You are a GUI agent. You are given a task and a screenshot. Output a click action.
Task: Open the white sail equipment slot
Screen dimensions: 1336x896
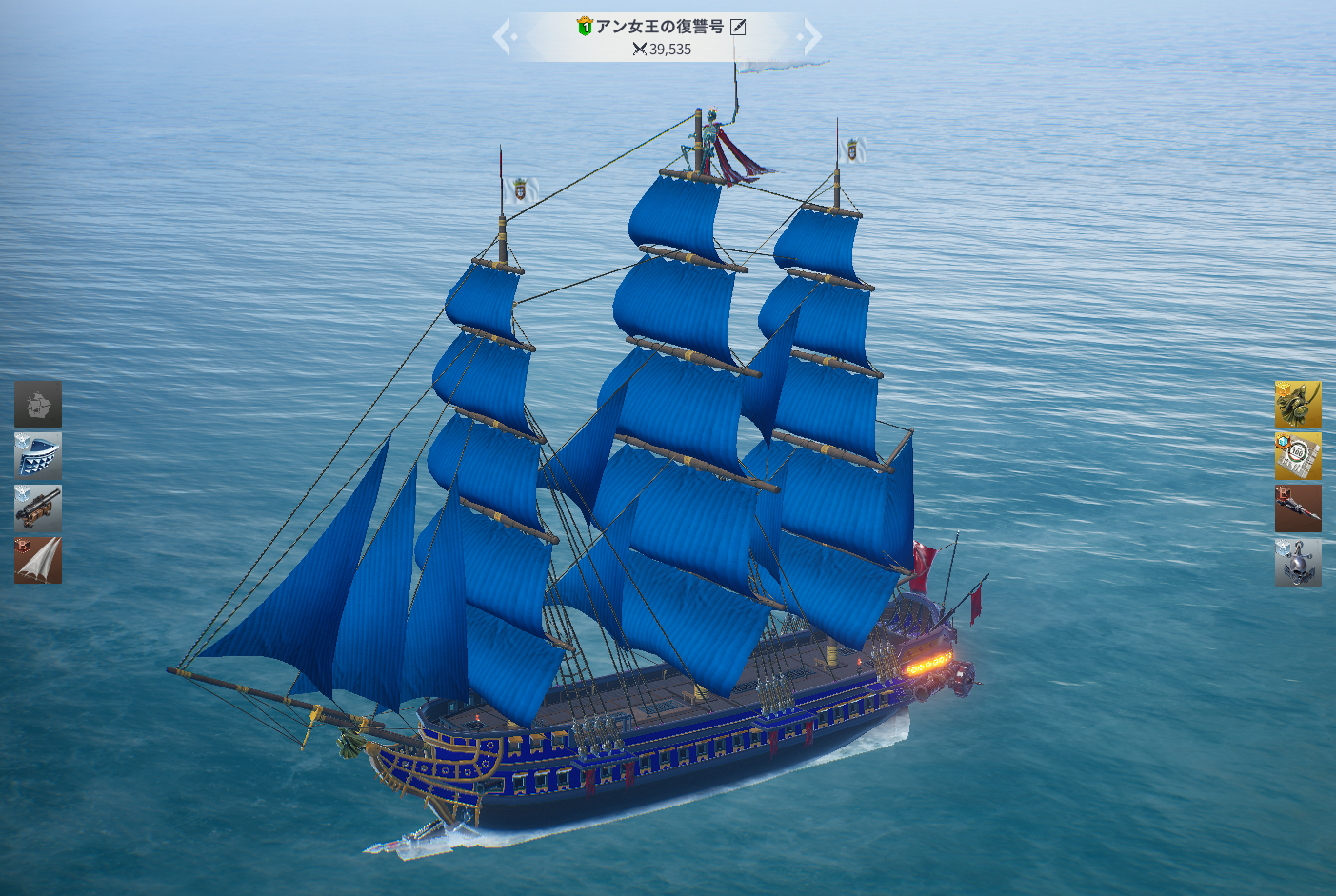coord(38,559)
